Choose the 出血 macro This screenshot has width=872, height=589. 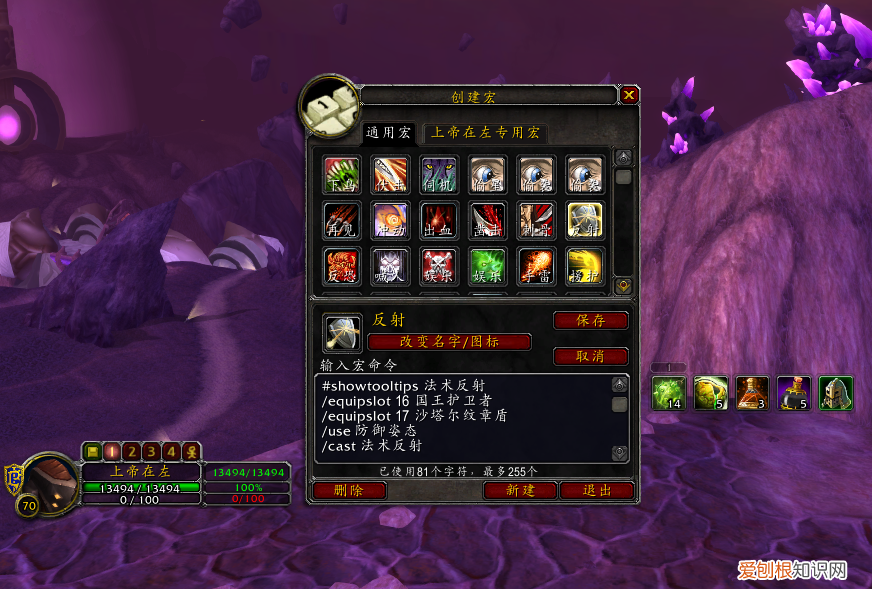click(439, 220)
